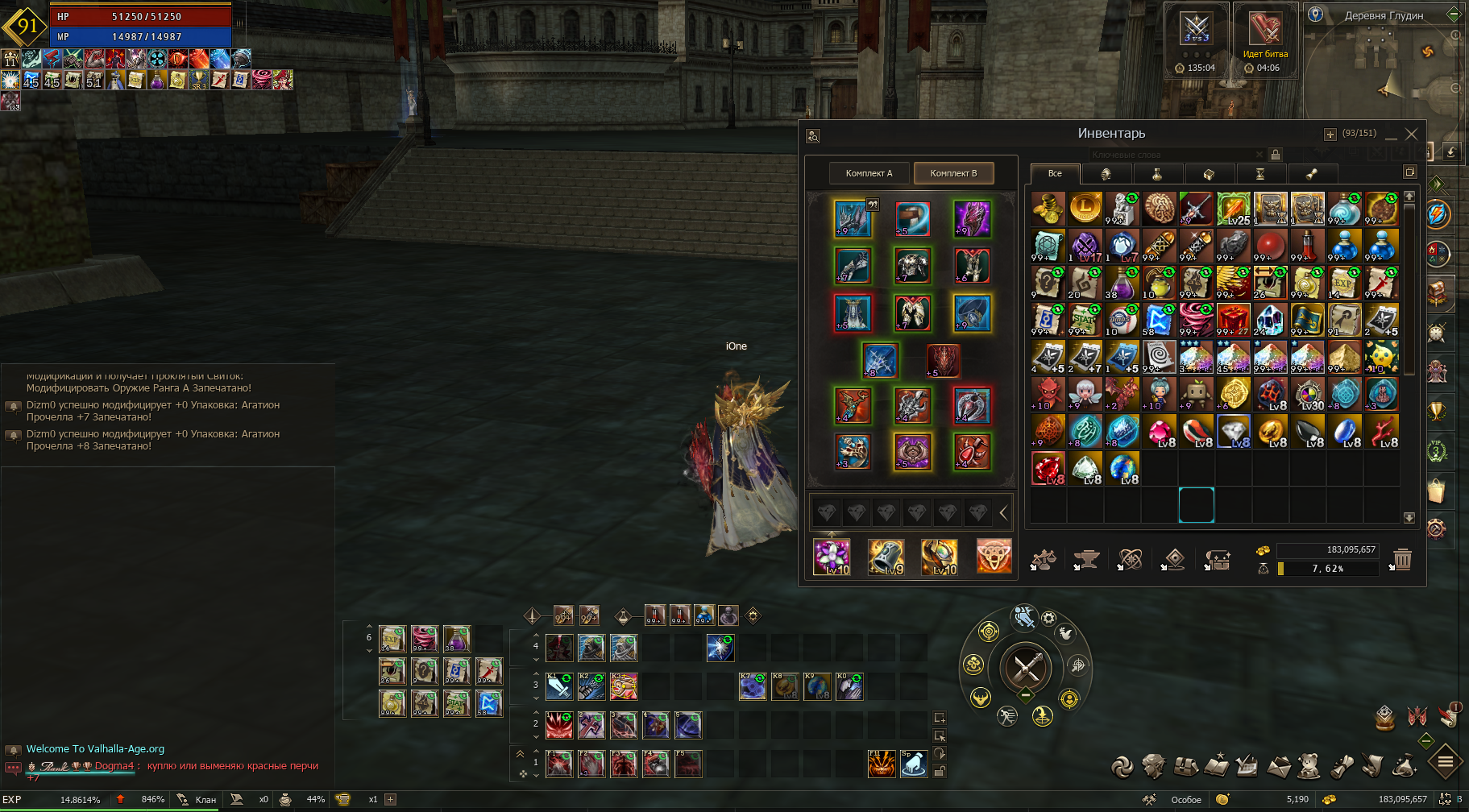Image resolution: width=1469 pixels, height=812 pixels.
Task: Open the anvil crafting button in inventory
Action: 1086,559
